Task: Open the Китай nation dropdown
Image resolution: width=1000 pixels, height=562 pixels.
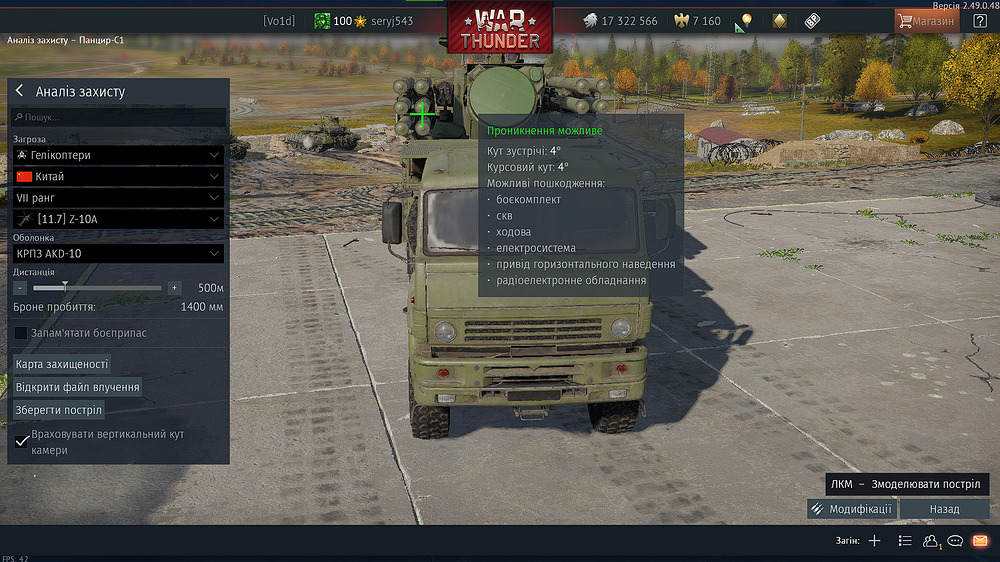Action: point(118,176)
